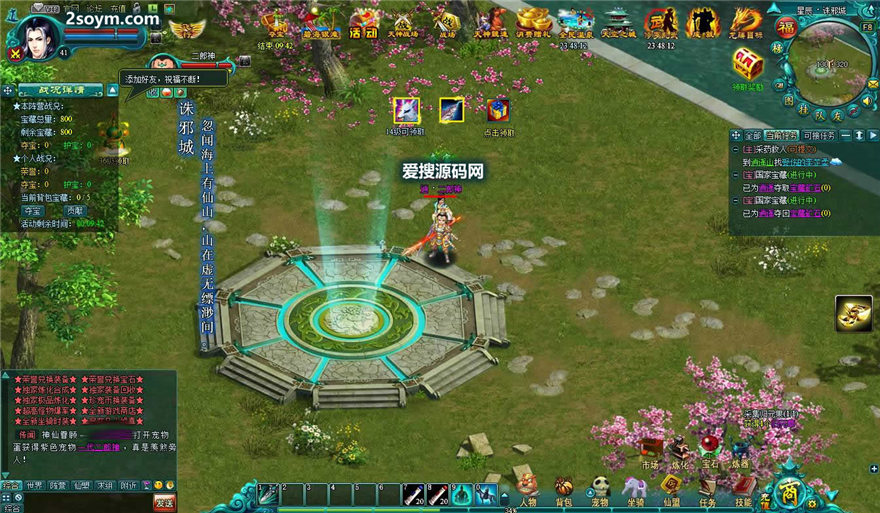Open the 人物 character menu
Screen dimensions: 880x513
click(528, 488)
